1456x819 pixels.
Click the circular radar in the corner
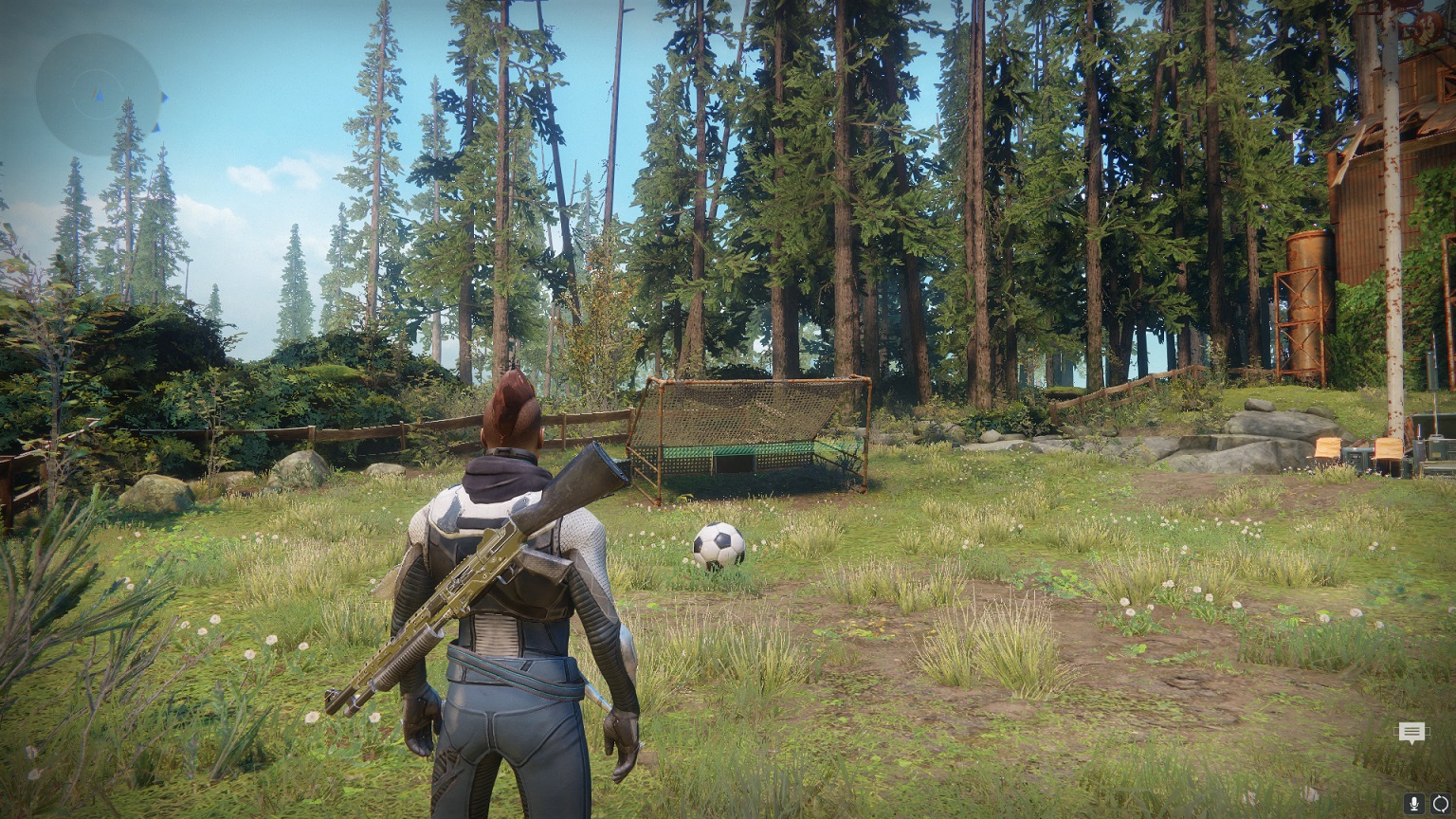click(97, 94)
